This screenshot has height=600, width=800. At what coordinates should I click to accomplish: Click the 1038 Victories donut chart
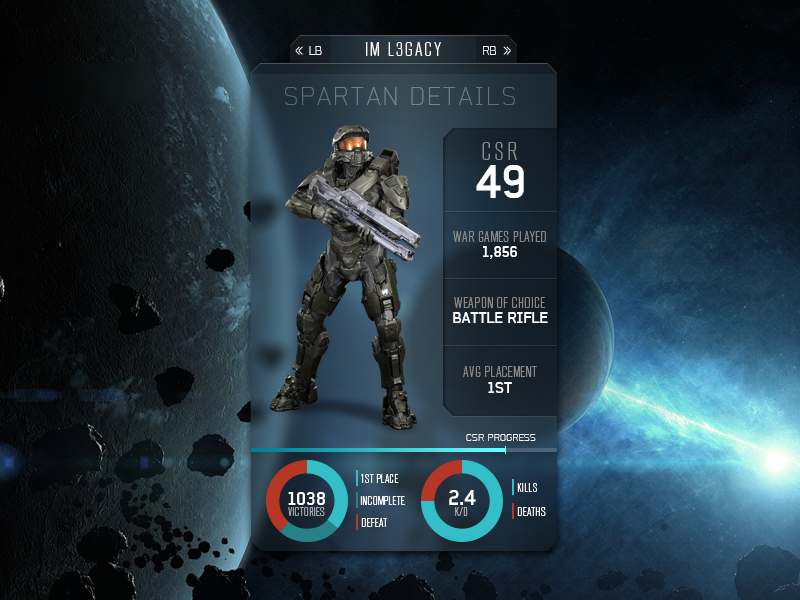[306, 501]
